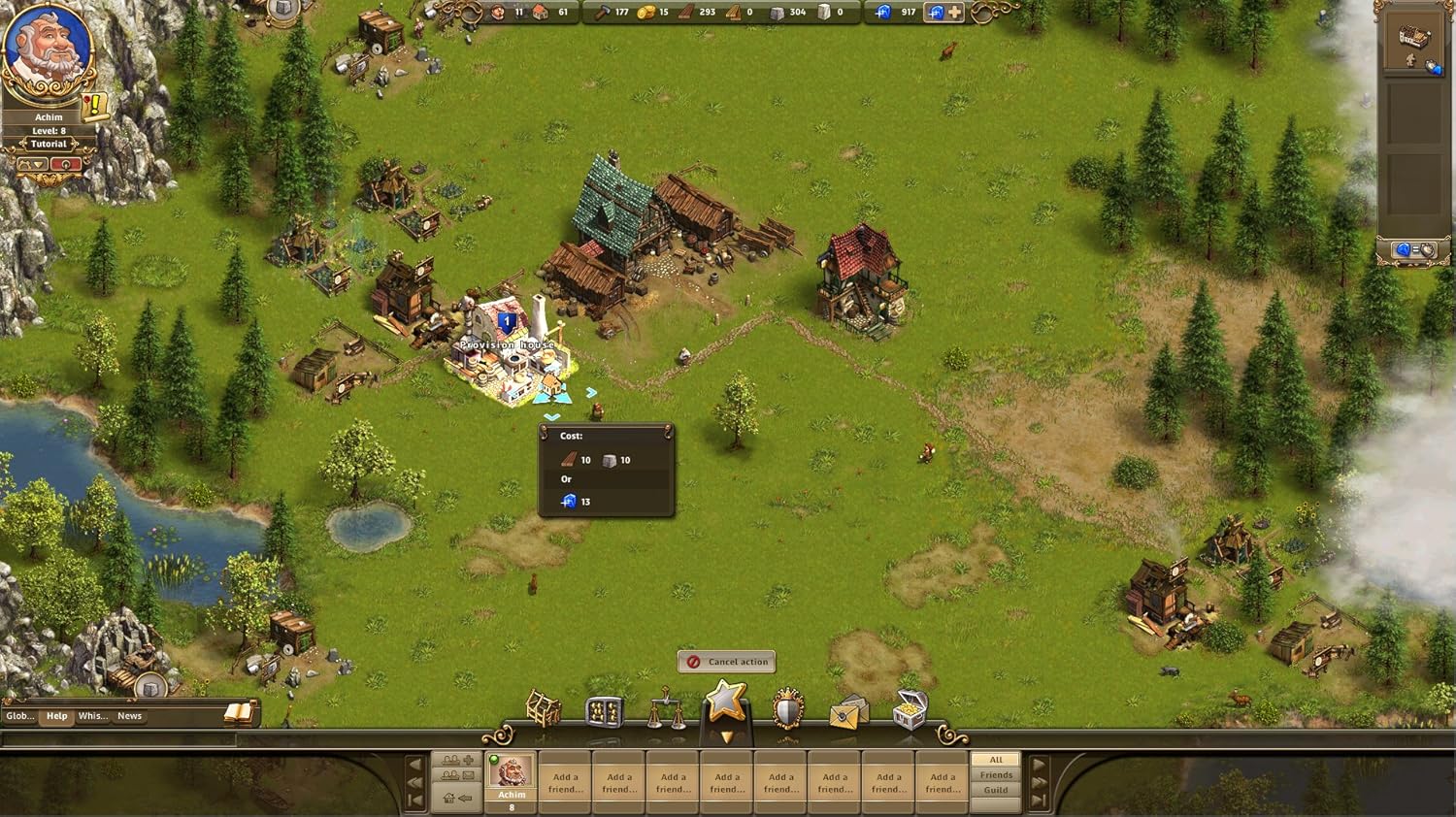This screenshot has height=817, width=1456.
Task: Filter friend list by Friends
Action: [x=996, y=775]
